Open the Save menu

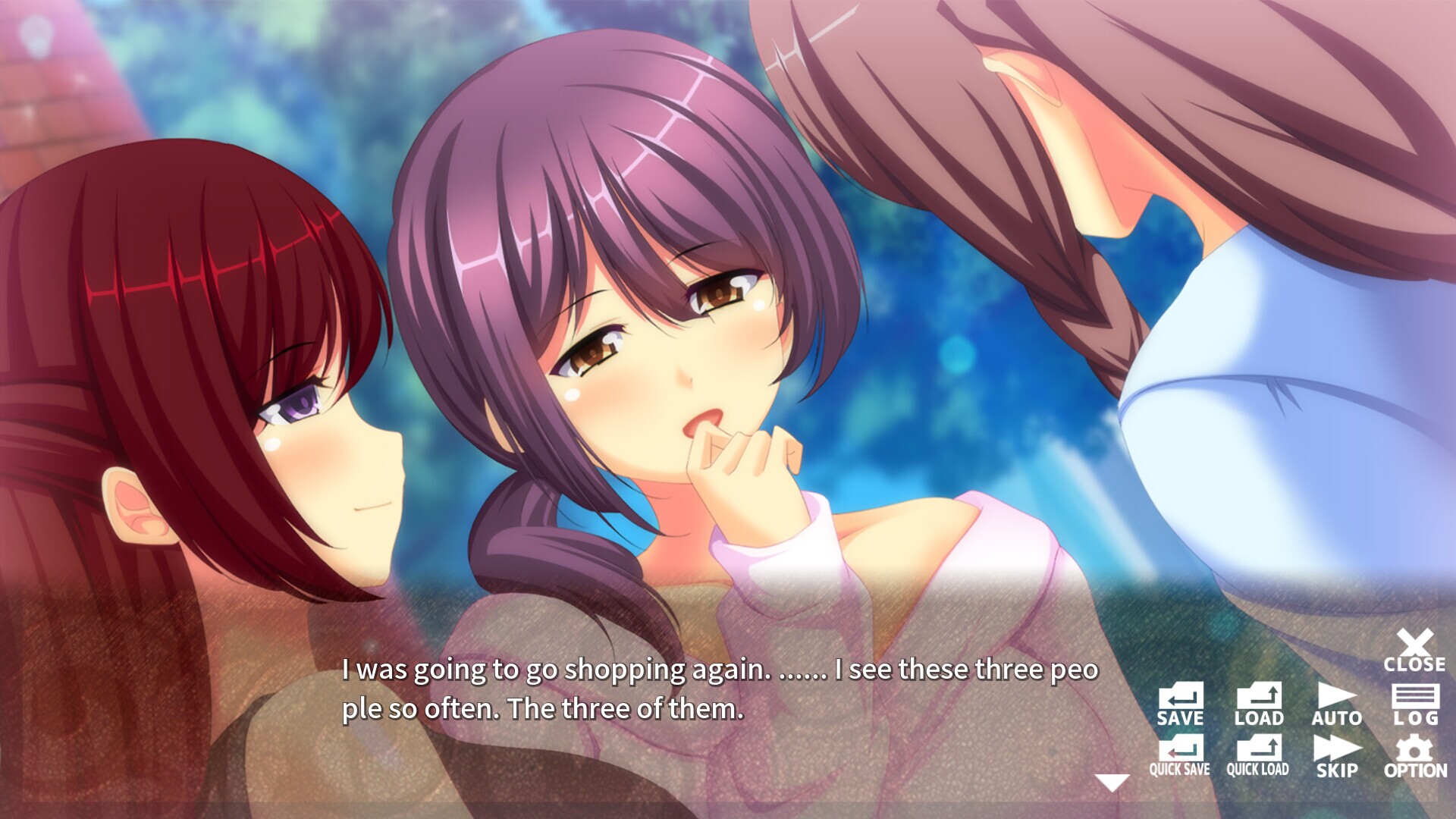click(1180, 704)
